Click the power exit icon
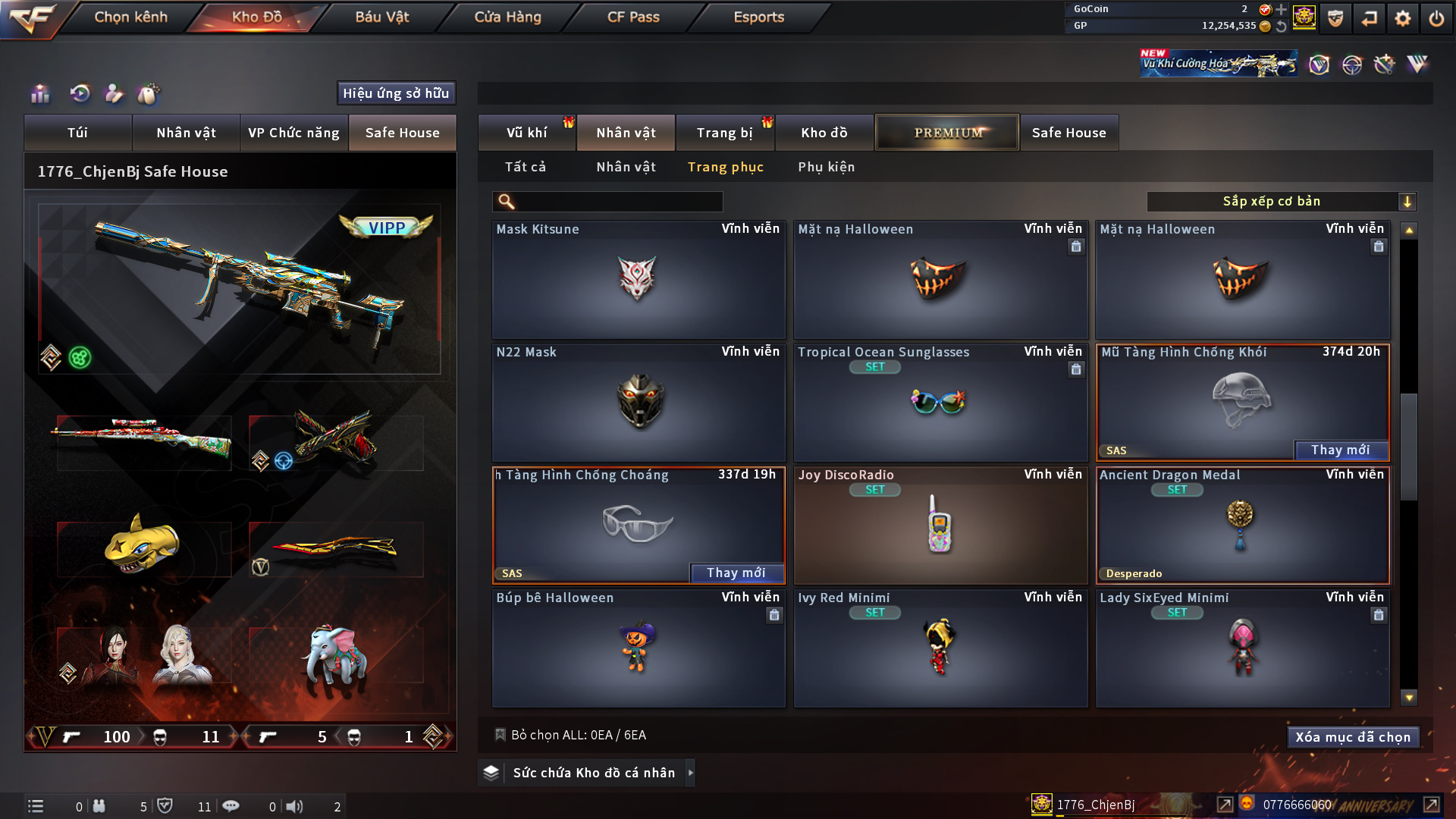1456x819 pixels. click(1436, 18)
